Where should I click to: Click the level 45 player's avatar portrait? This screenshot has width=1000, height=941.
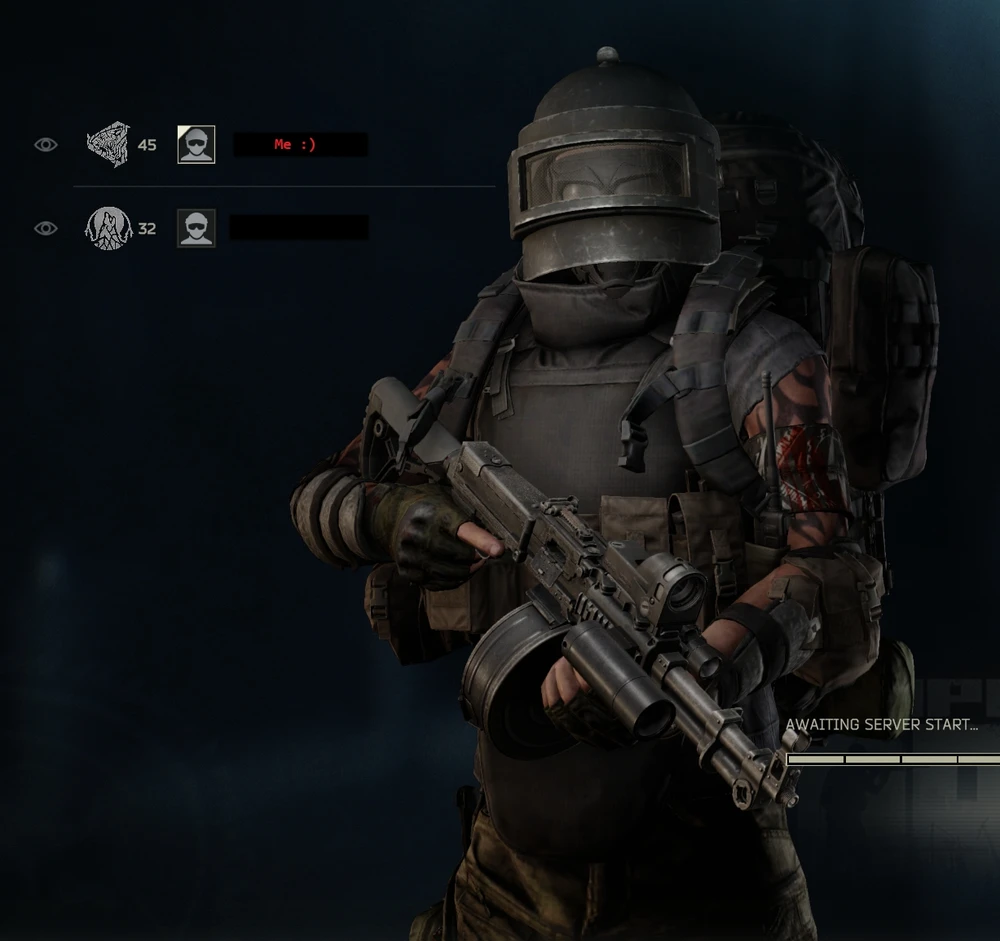(x=196, y=145)
